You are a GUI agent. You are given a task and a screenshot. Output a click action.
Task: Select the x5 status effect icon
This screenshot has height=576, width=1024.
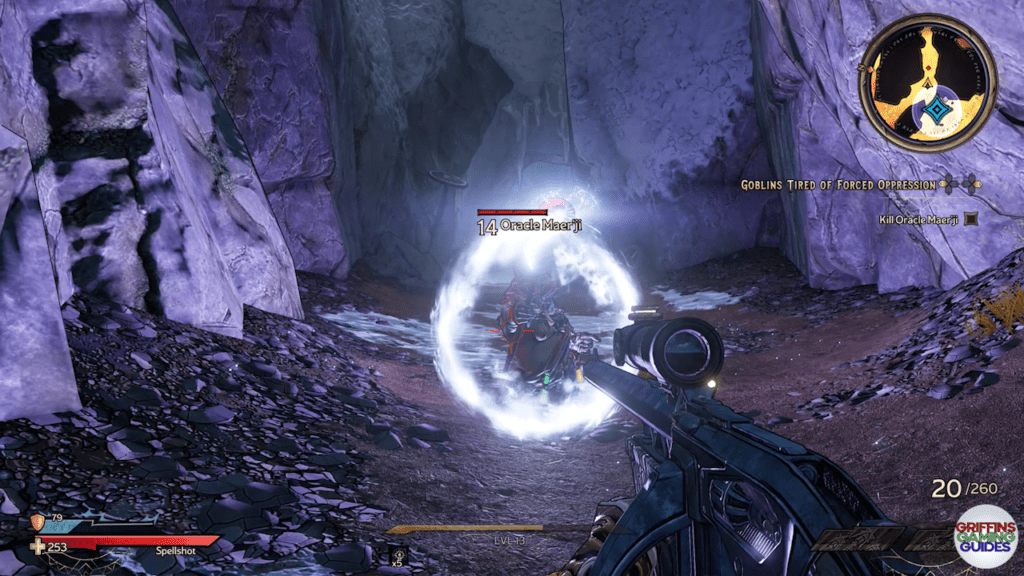(x=398, y=553)
